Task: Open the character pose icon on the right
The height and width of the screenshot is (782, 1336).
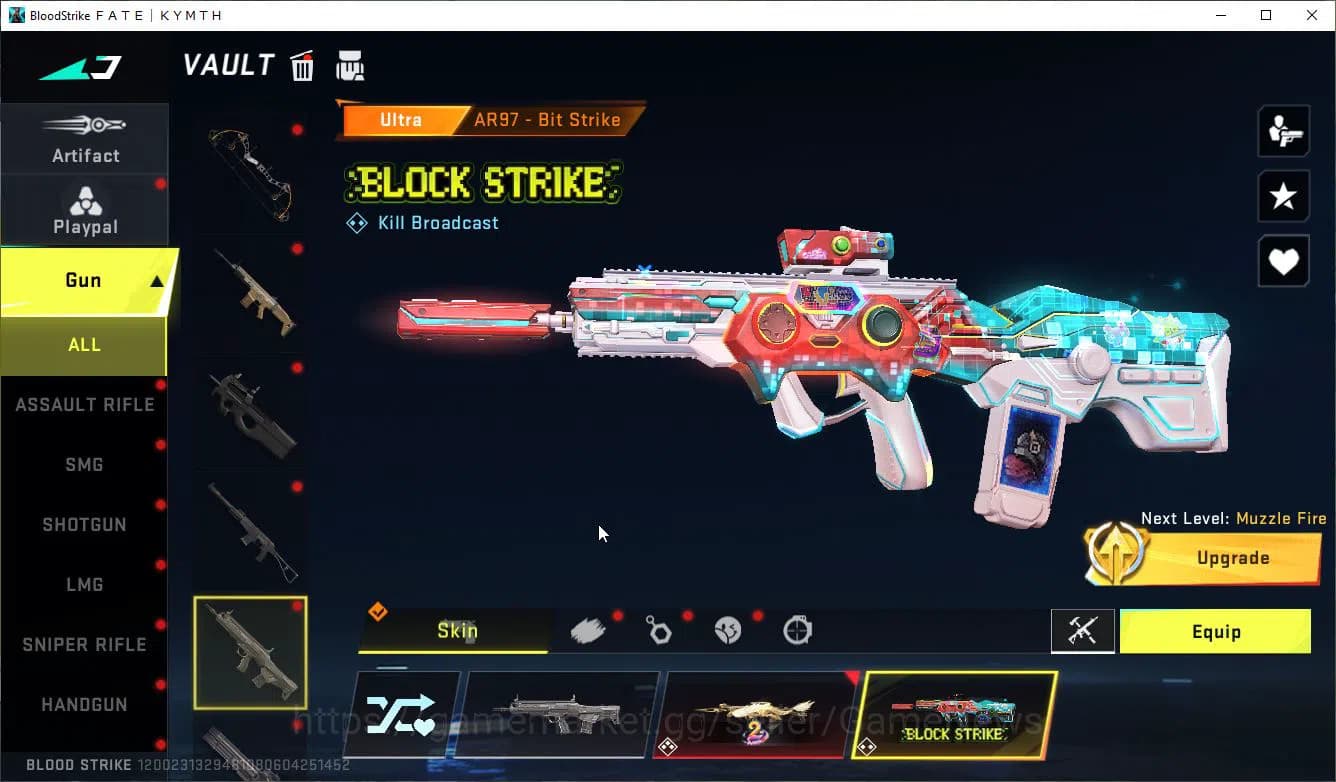Action: tap(1283, 130)
